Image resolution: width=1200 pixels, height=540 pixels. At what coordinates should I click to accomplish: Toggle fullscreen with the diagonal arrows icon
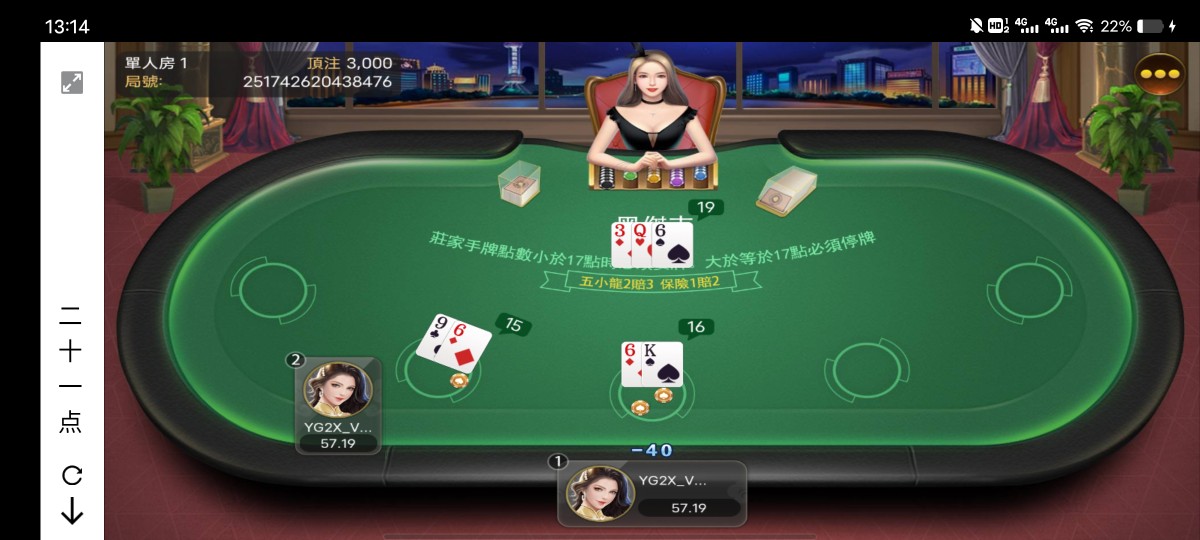(72, 83)
